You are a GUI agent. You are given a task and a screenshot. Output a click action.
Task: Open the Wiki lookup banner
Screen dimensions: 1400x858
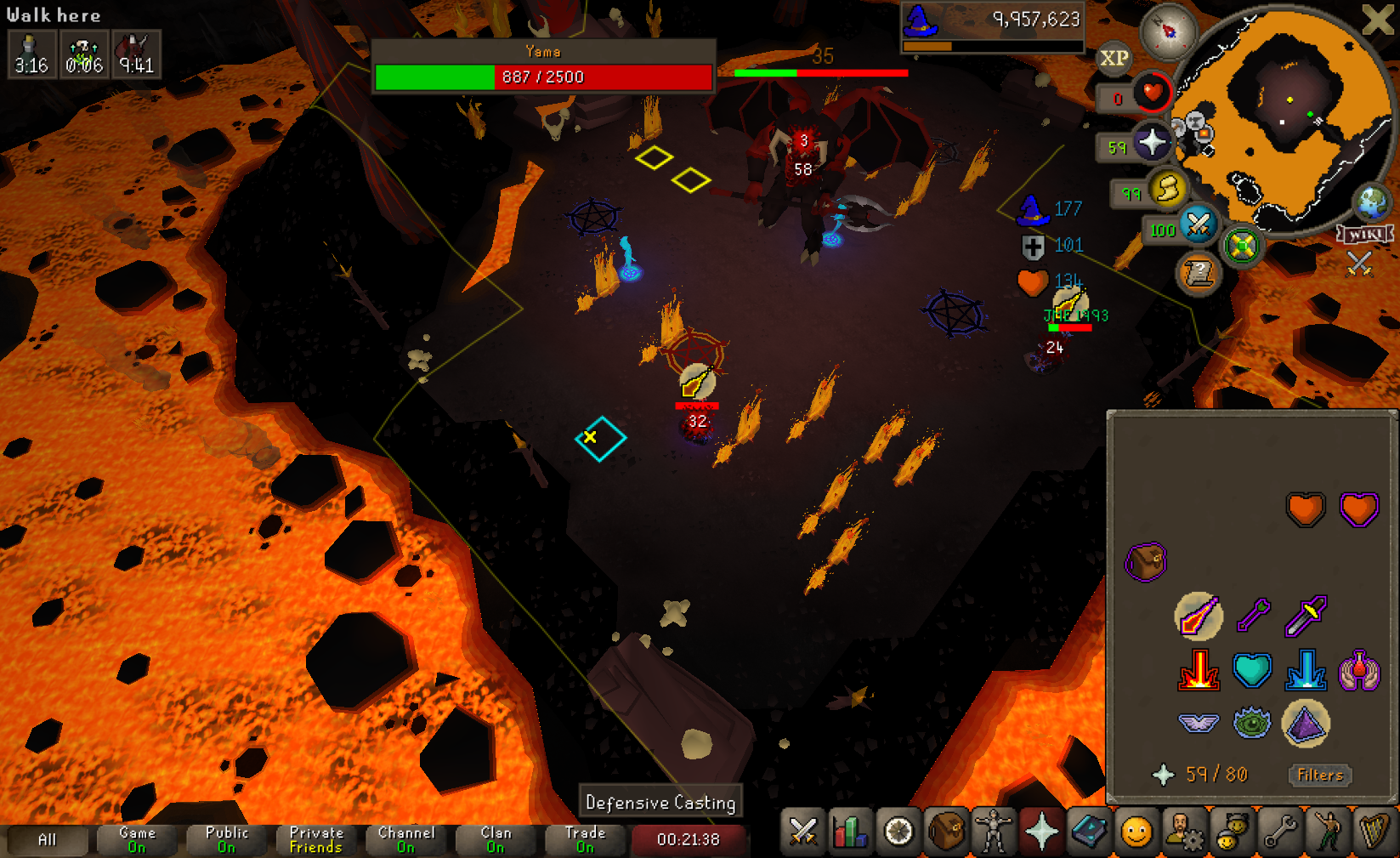tap(1364, 234)
